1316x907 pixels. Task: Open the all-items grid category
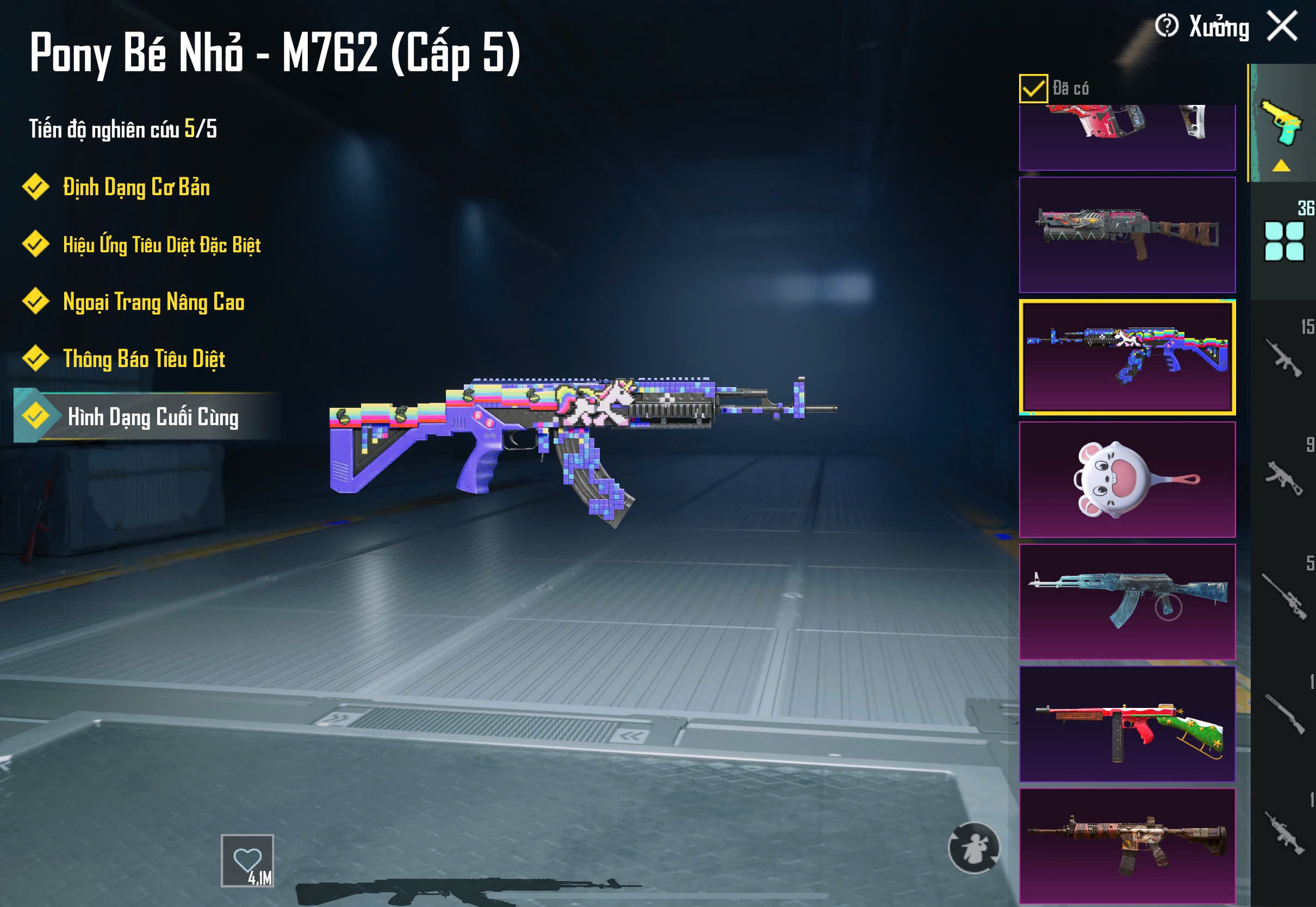click(1283, 241)
